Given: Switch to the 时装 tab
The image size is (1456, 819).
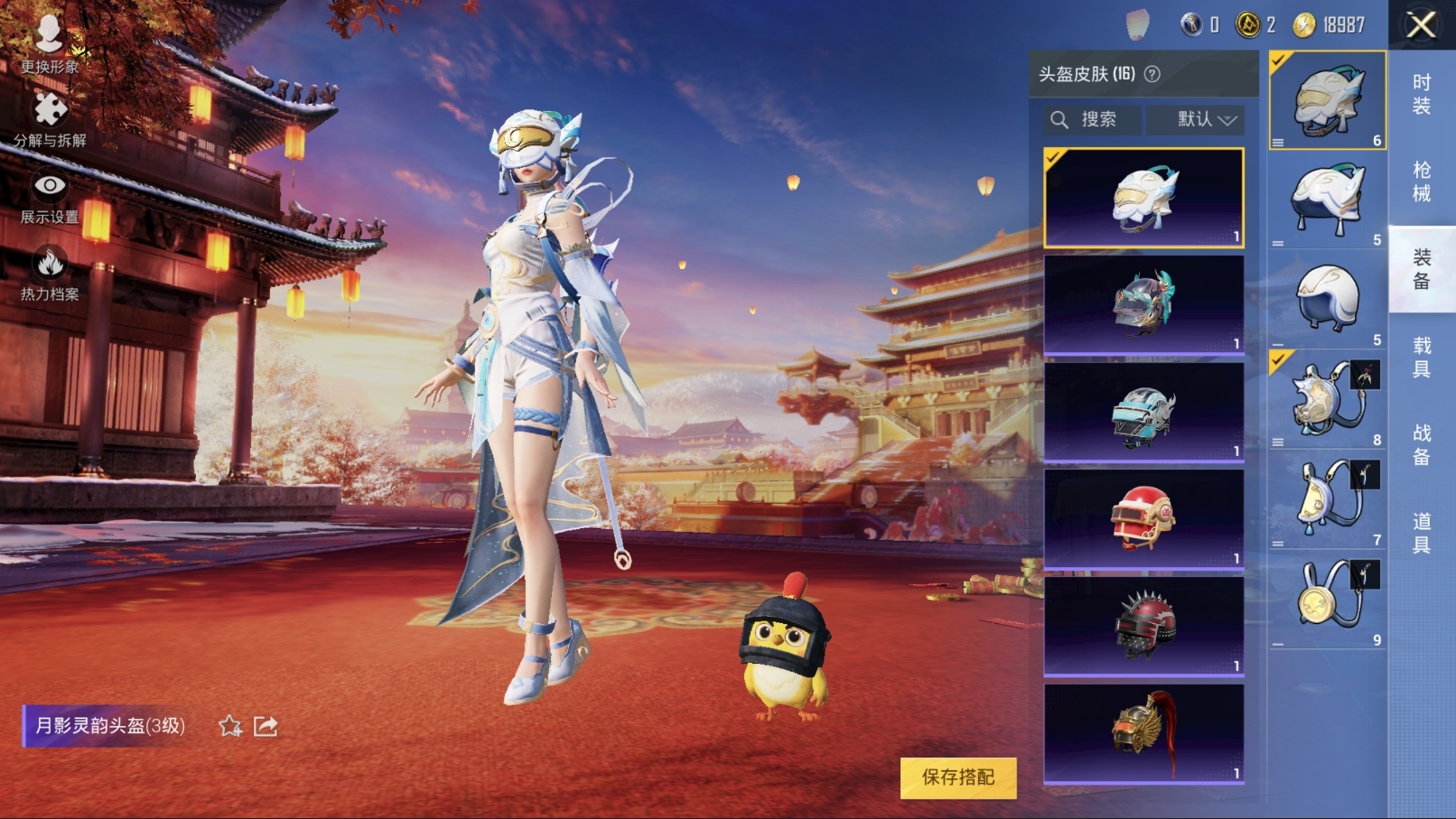Looking at the screenshot, I should (1421, 95).
